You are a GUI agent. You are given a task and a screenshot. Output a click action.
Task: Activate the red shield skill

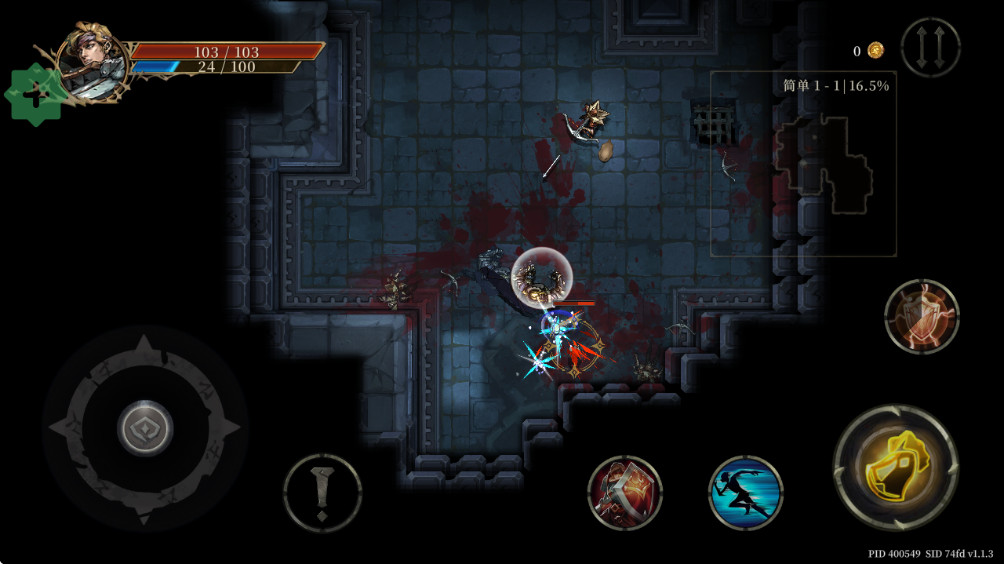(x=921, y=316)
